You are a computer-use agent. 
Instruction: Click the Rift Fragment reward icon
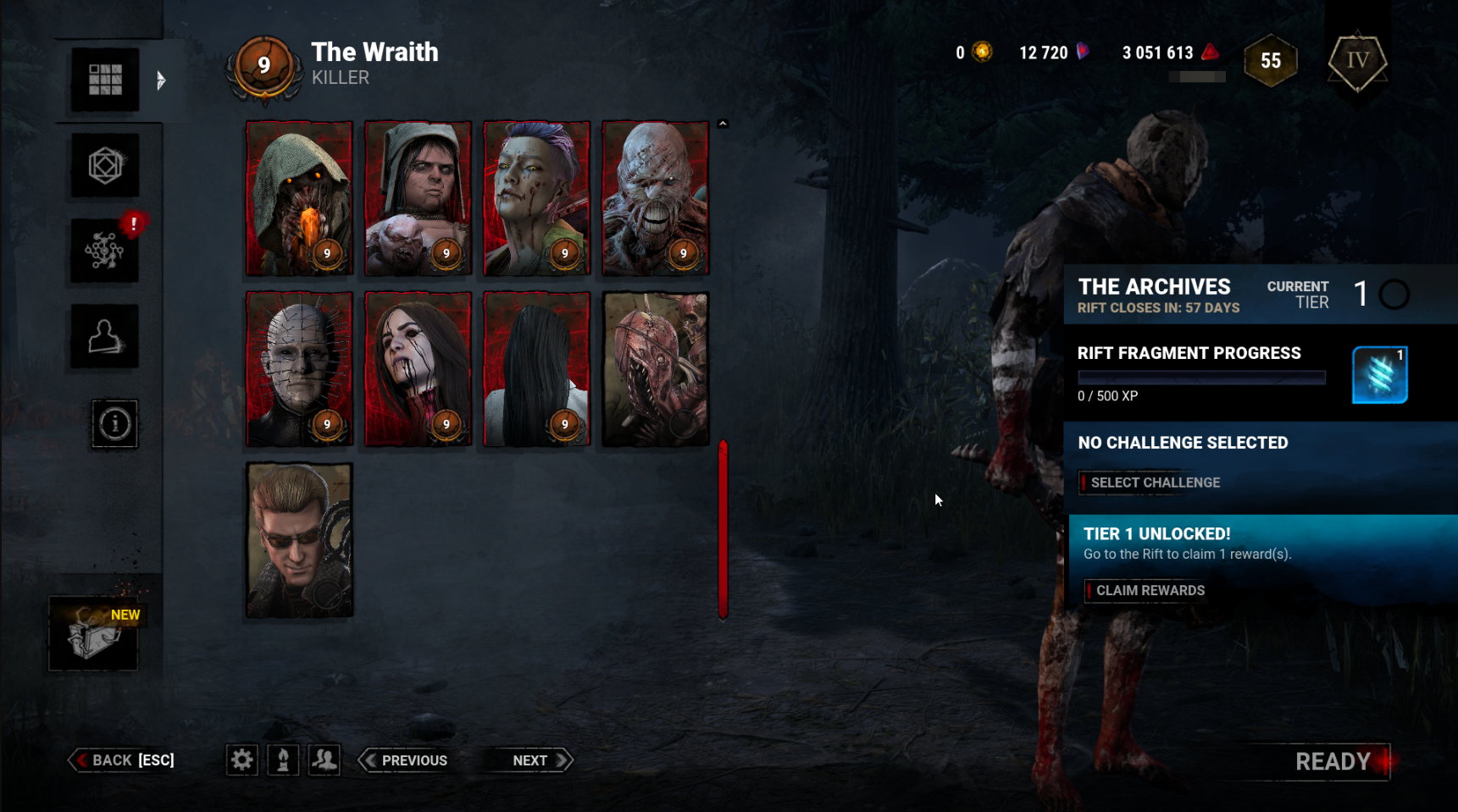(1379, 375)
